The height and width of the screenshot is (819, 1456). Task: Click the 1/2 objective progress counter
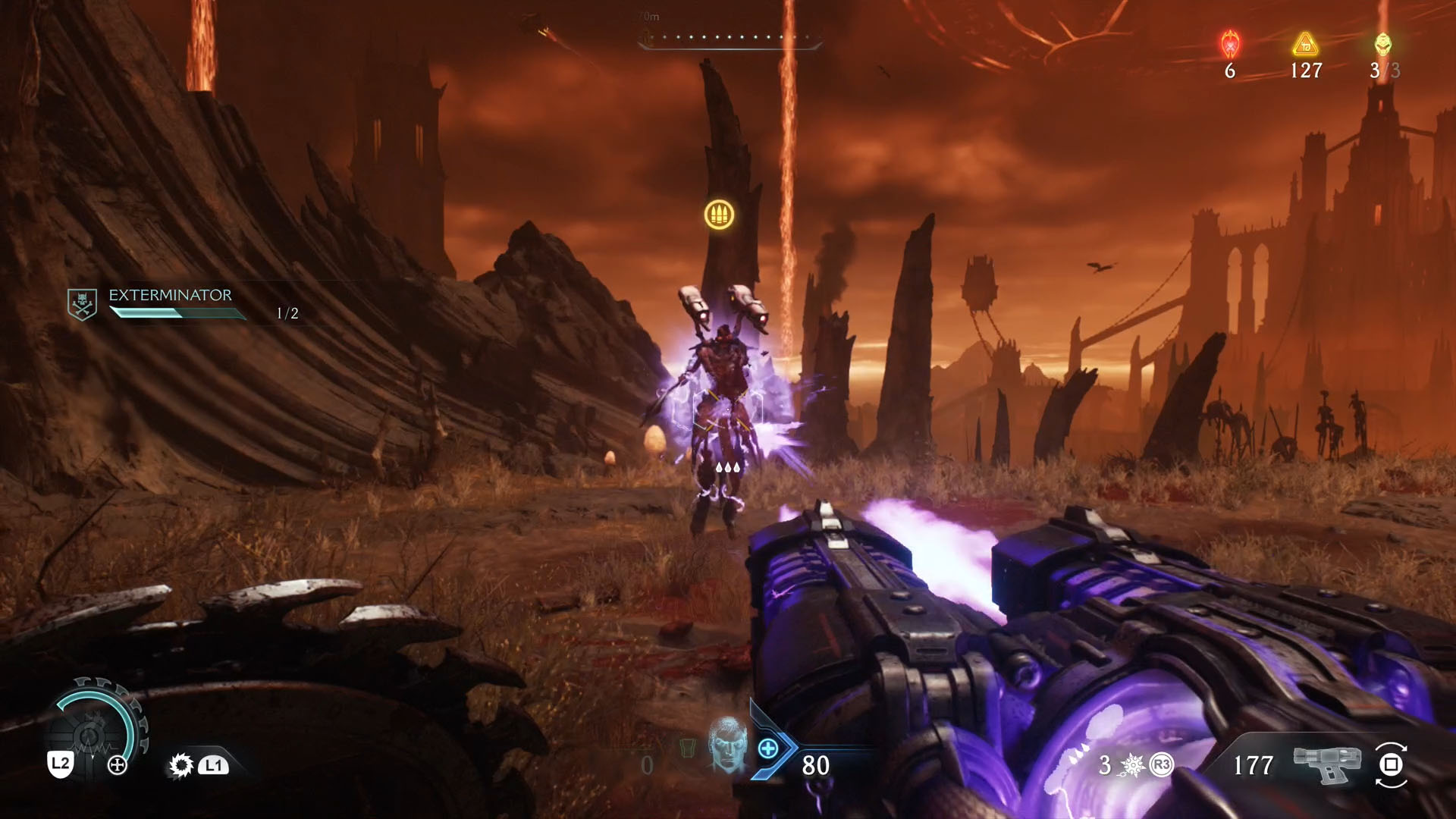pyautogui.click(x=287, y=310)
